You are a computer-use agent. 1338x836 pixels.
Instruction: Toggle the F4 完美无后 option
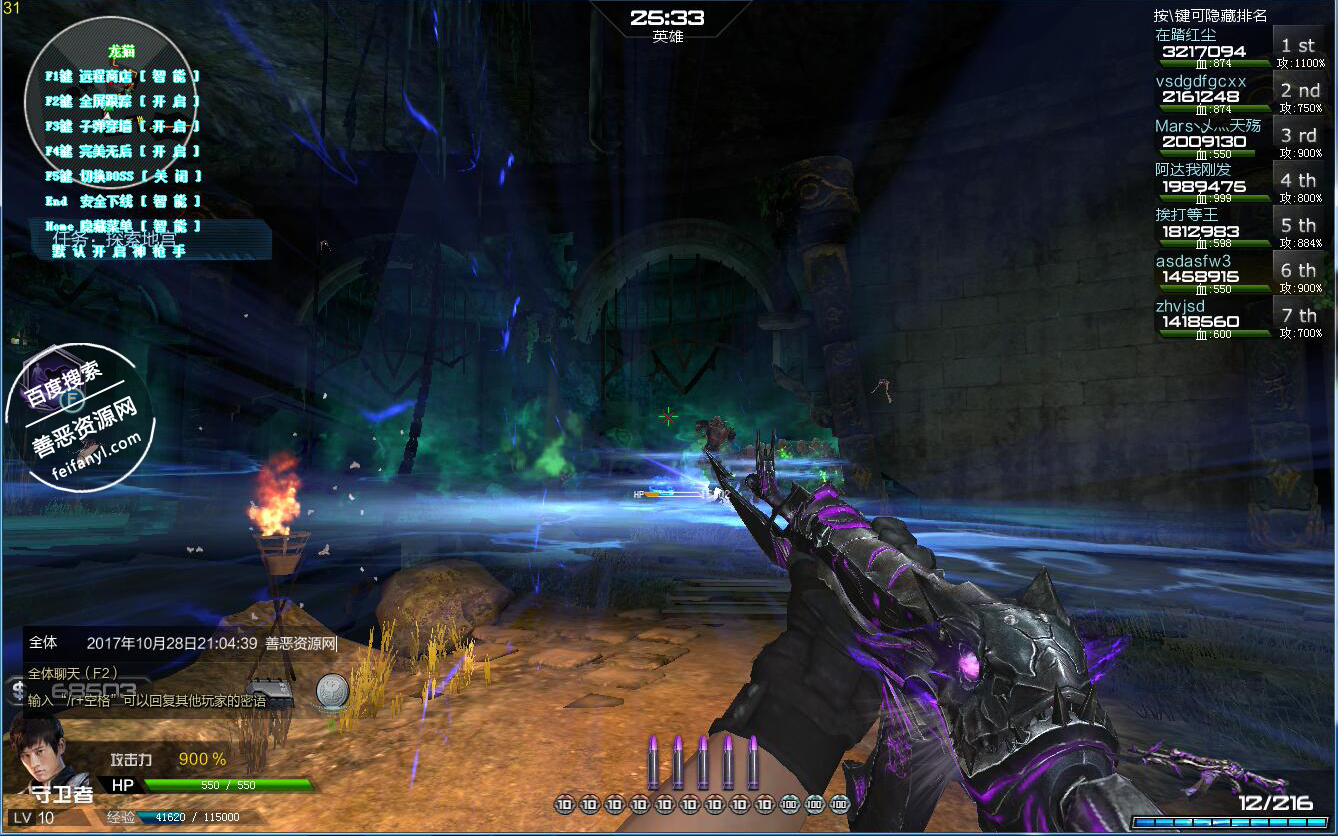tap(123, 151)
